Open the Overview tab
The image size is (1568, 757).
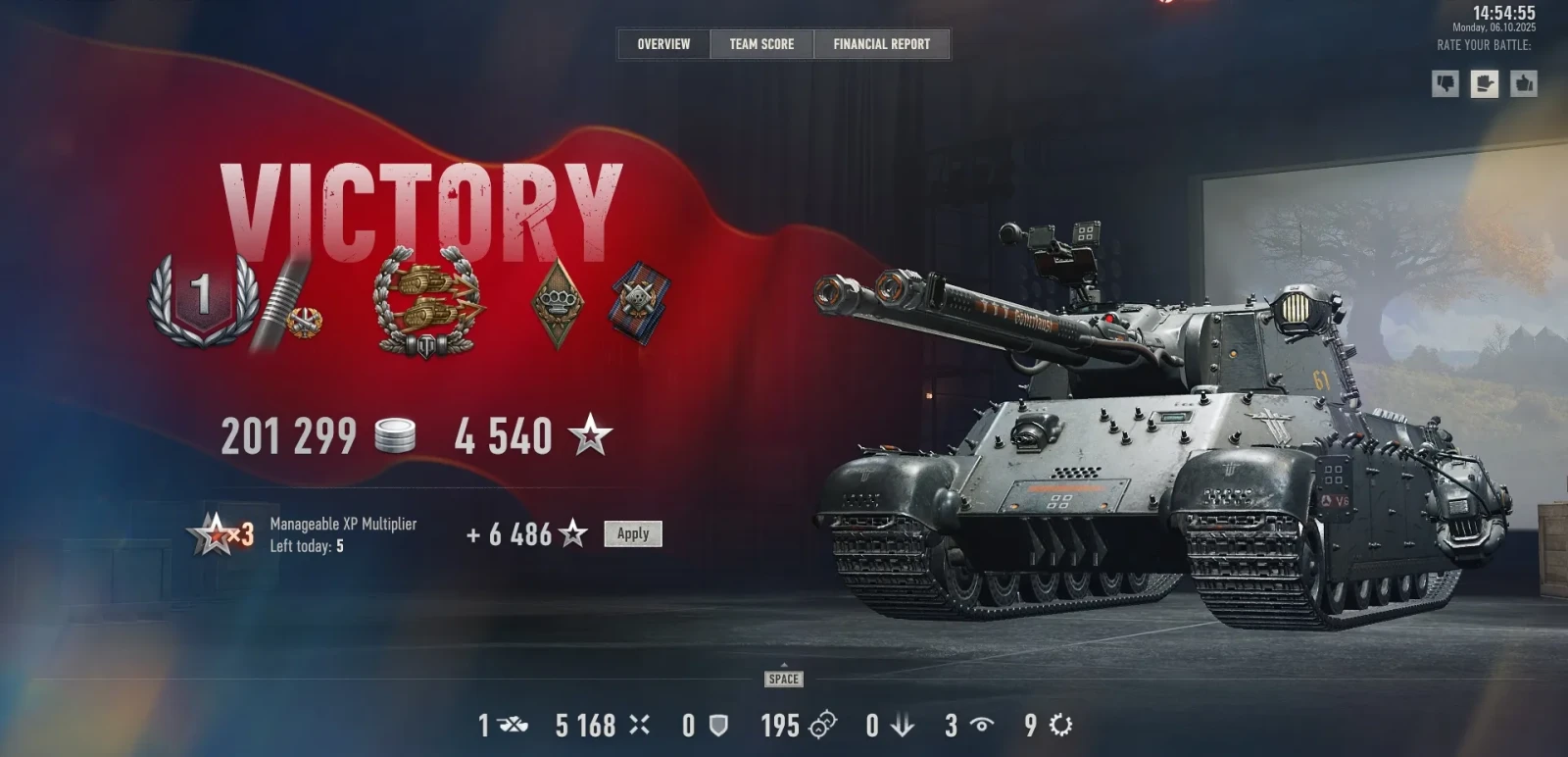663,44
